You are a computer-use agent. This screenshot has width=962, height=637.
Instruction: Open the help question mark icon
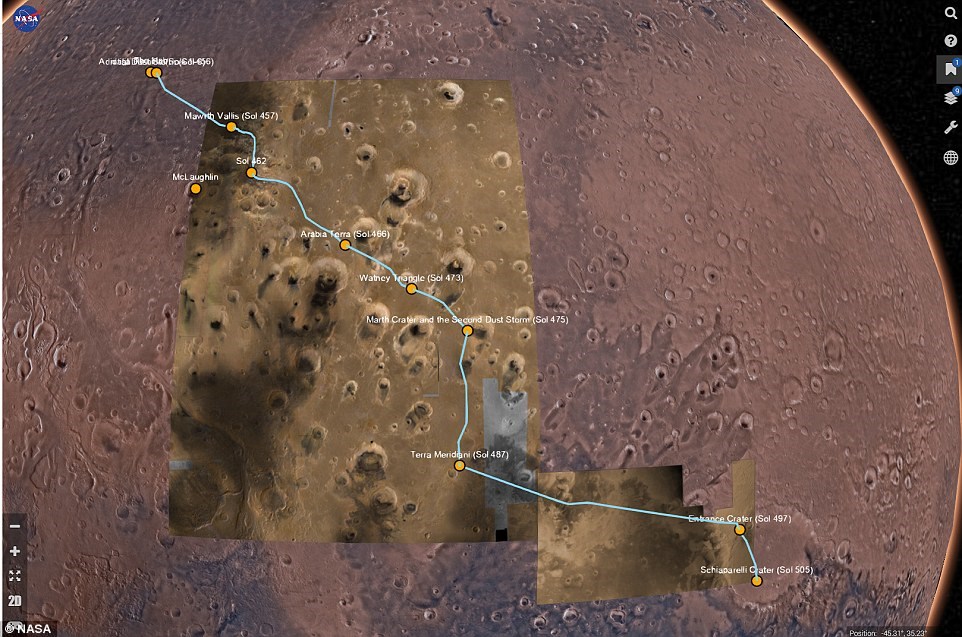(950, 41)
